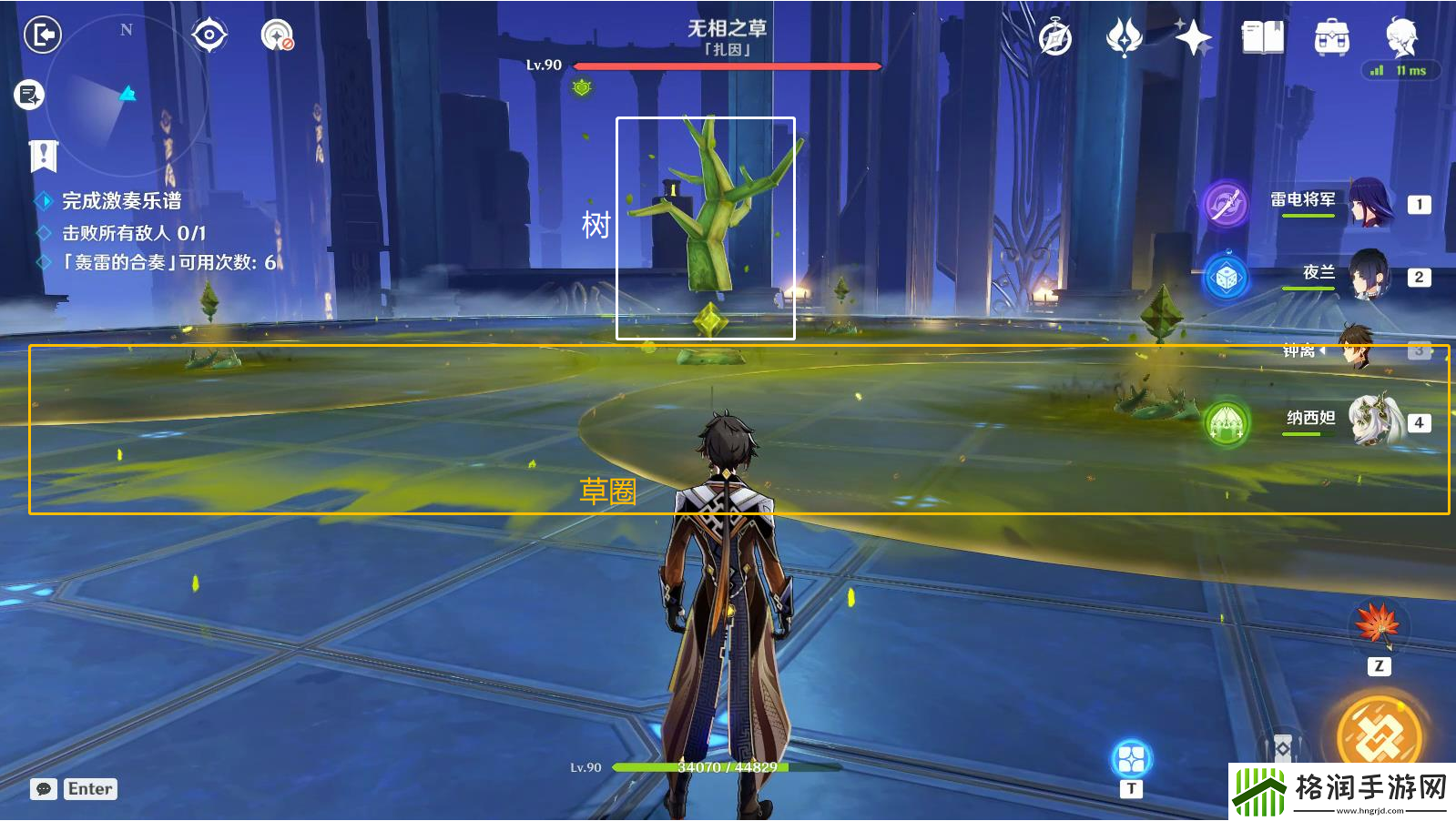Open the co-op mode icon

click(x=277, y=35)
